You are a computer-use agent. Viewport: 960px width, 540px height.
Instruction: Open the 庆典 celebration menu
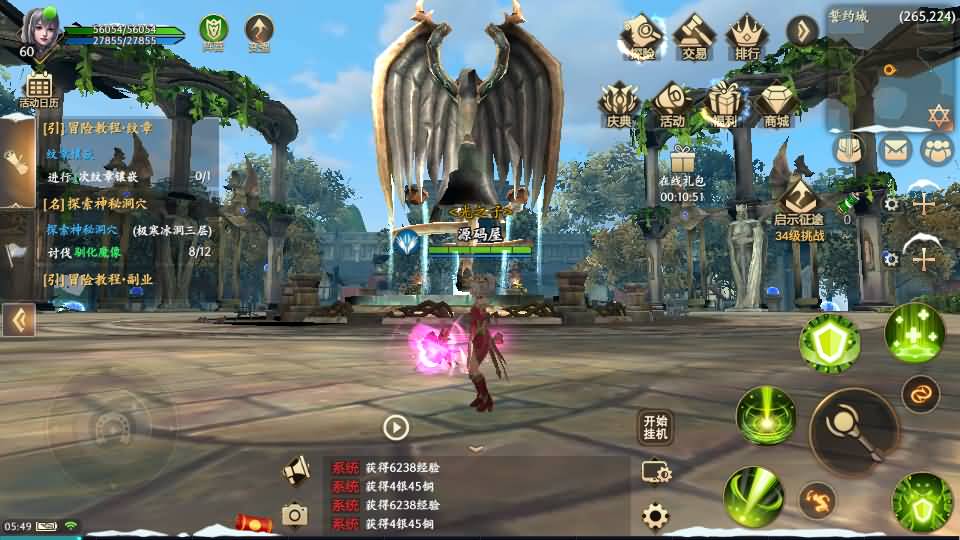click(x=619, y=104)
